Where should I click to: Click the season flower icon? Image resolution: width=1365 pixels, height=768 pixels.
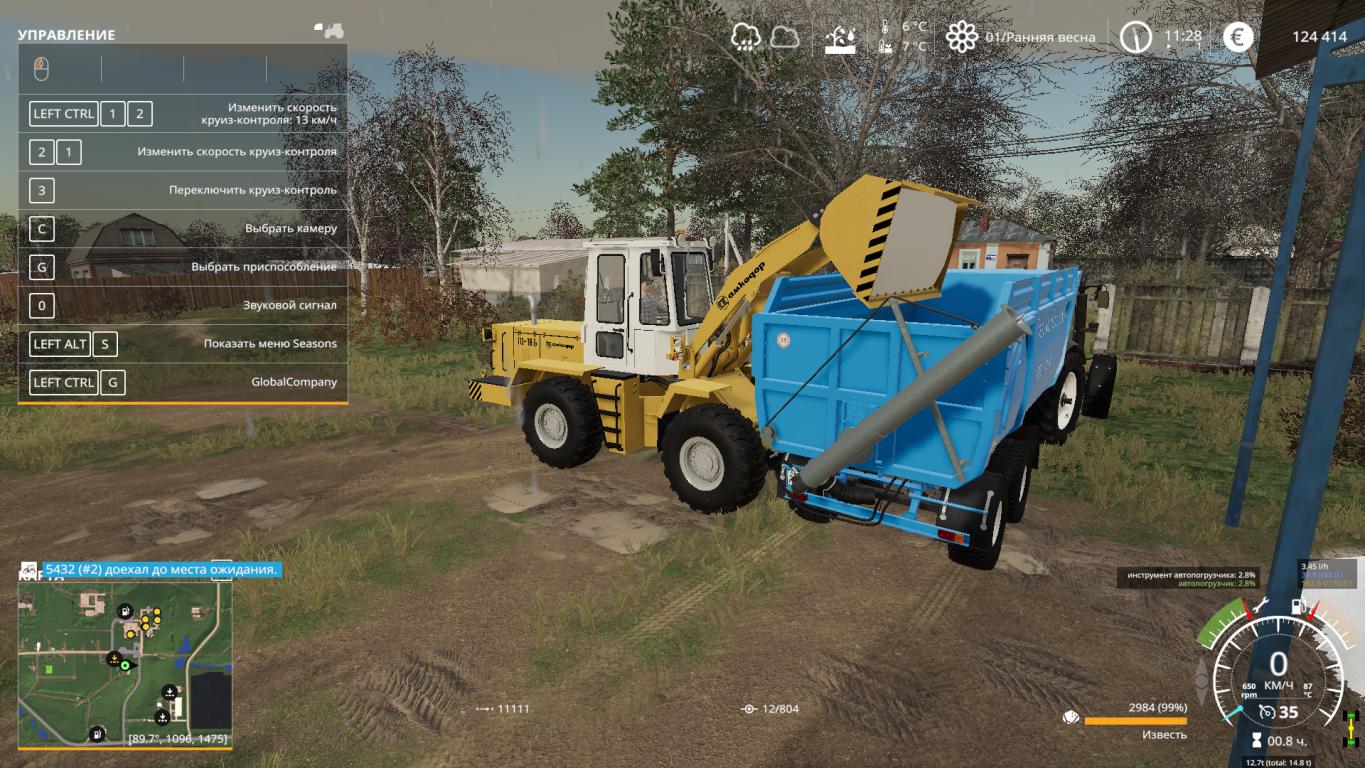tap(961, 37)
